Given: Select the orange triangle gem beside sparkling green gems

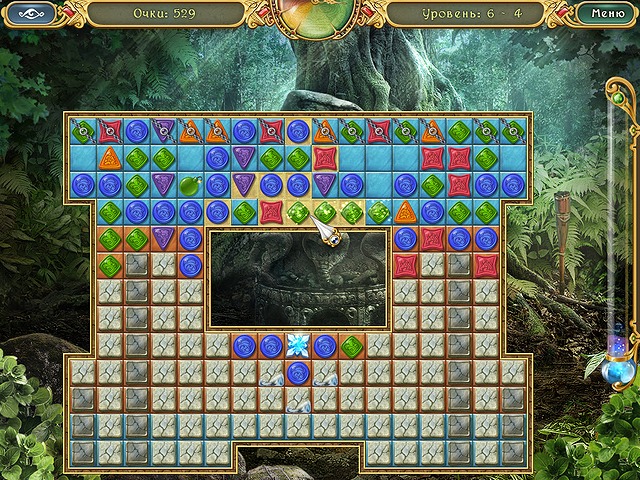Looking at the screenshot, I should 406,212.
